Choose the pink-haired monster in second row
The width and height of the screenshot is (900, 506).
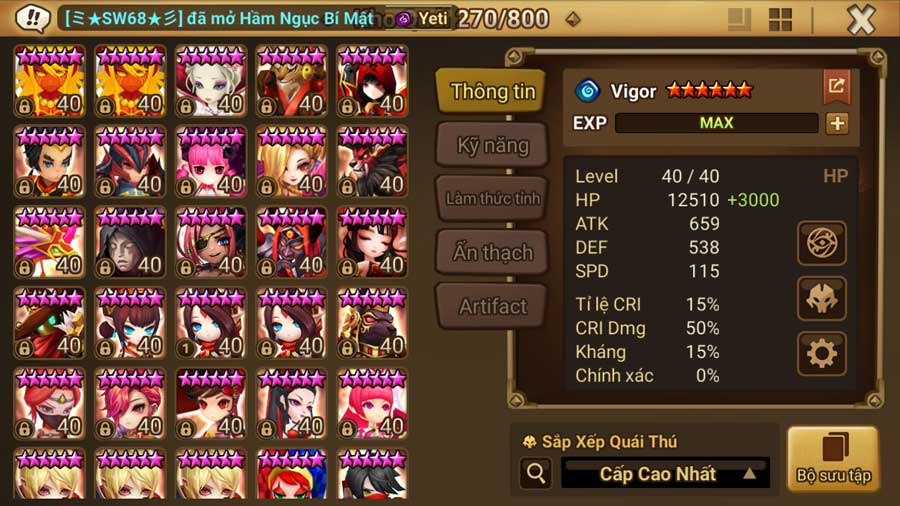(211, 161)
